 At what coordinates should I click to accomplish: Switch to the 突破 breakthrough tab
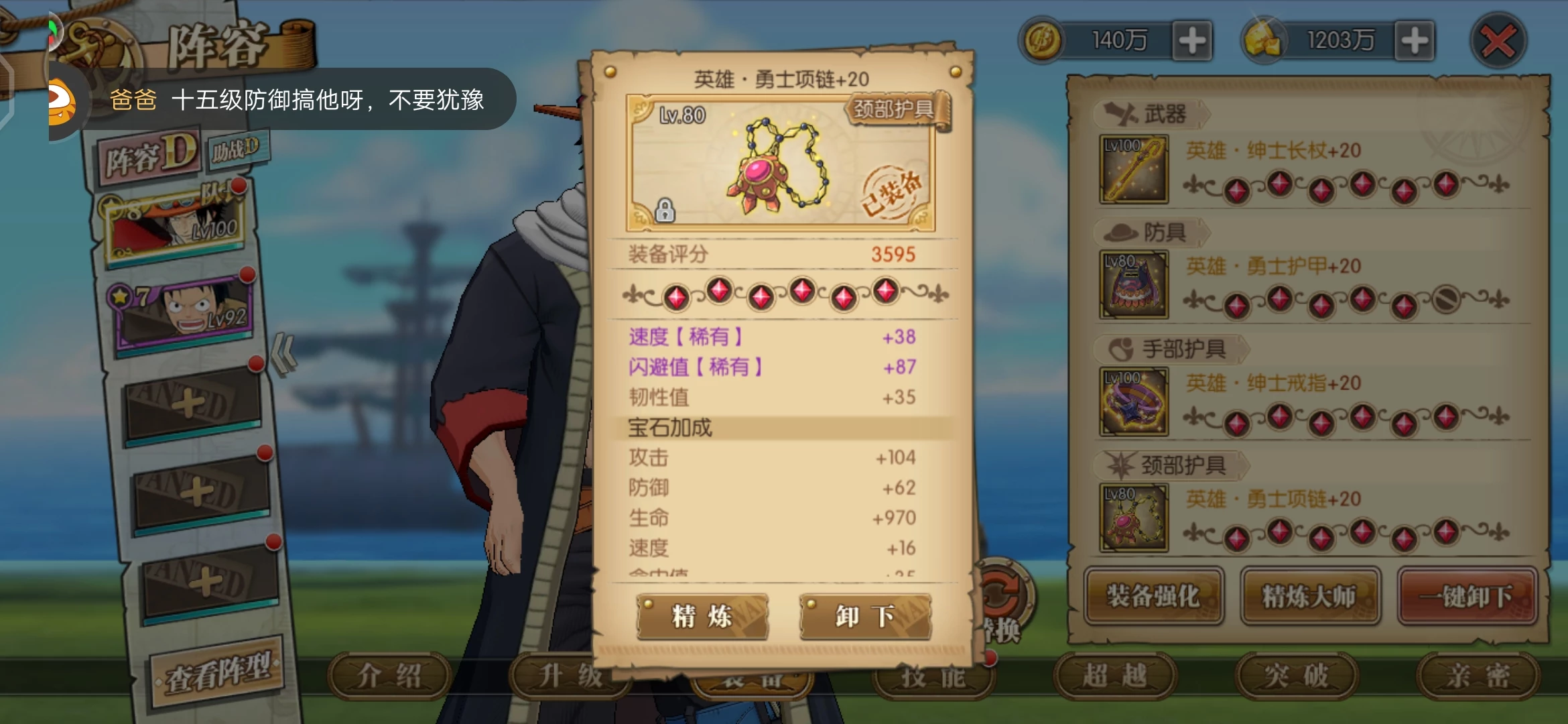click(x=1296, y=676)
